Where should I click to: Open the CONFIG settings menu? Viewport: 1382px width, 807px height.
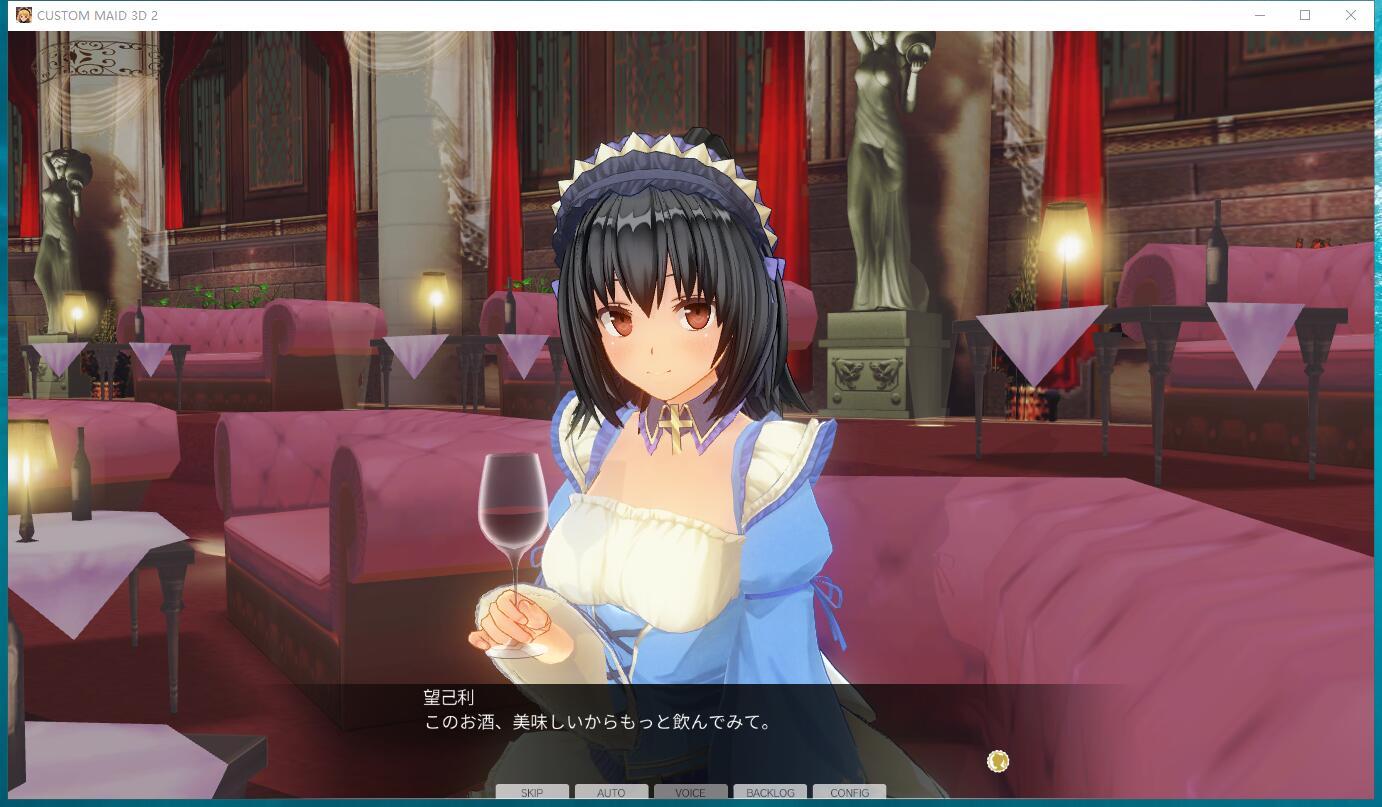point(848,792)
